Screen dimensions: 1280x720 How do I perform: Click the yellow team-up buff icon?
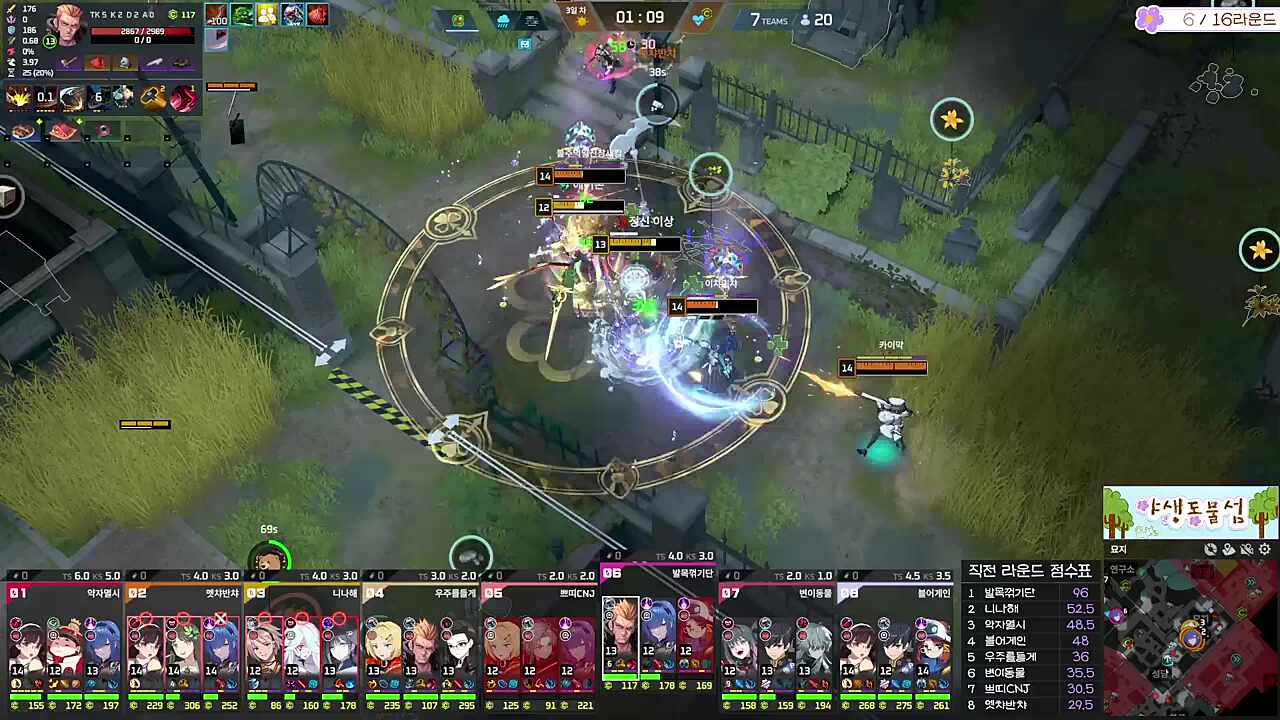pyautogui.click(x=268, y=15)
